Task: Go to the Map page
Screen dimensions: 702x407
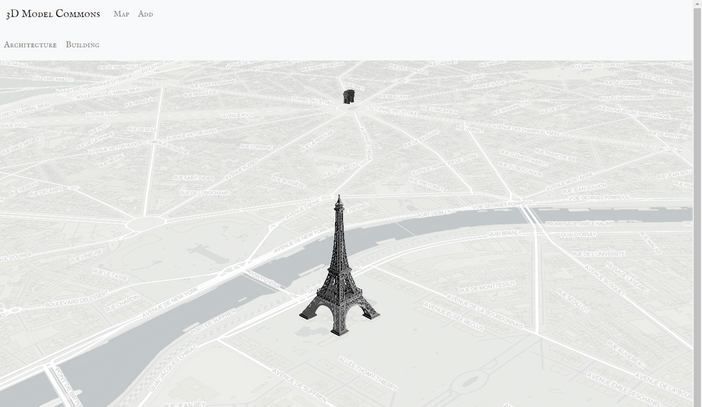Action: (x=121, y=14)
